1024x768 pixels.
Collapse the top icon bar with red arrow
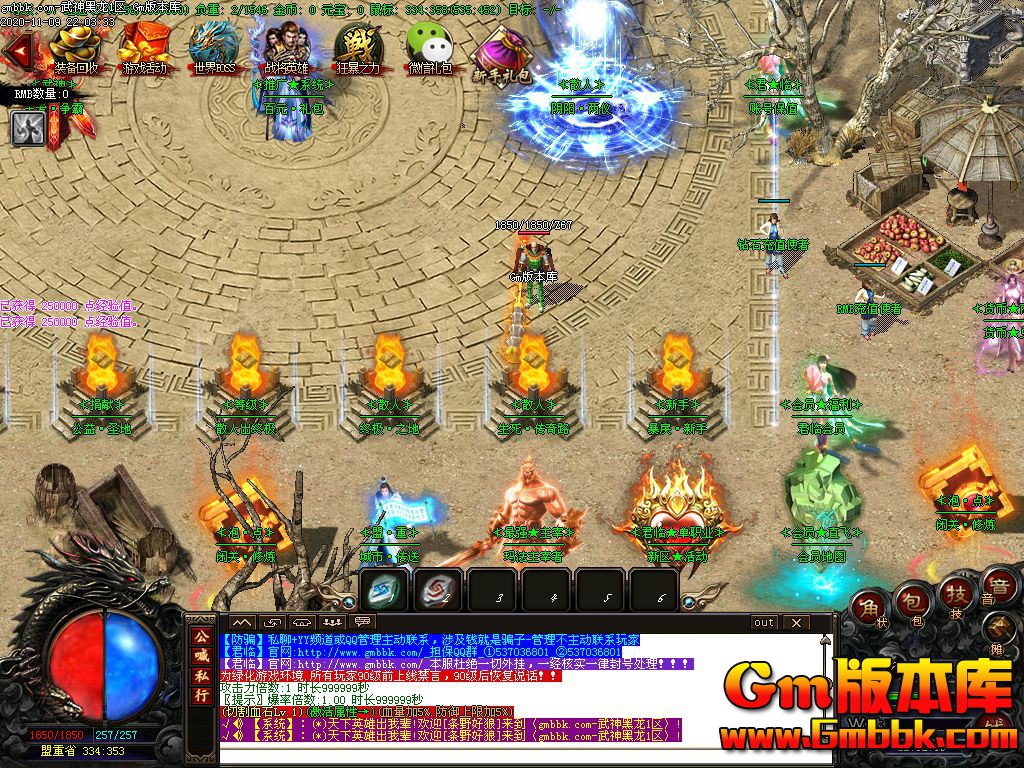pos(16,47)
